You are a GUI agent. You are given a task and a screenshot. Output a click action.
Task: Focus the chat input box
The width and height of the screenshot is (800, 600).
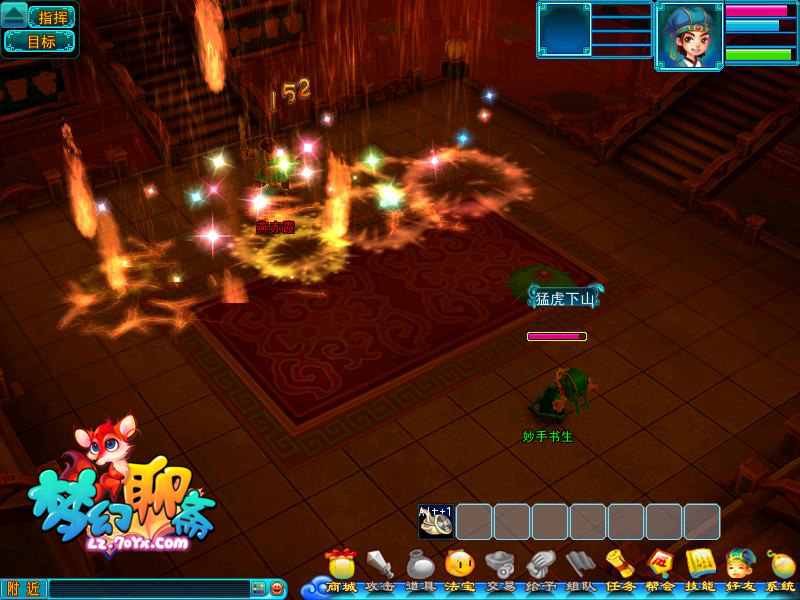pyautogui.click(x=148, y=589)
